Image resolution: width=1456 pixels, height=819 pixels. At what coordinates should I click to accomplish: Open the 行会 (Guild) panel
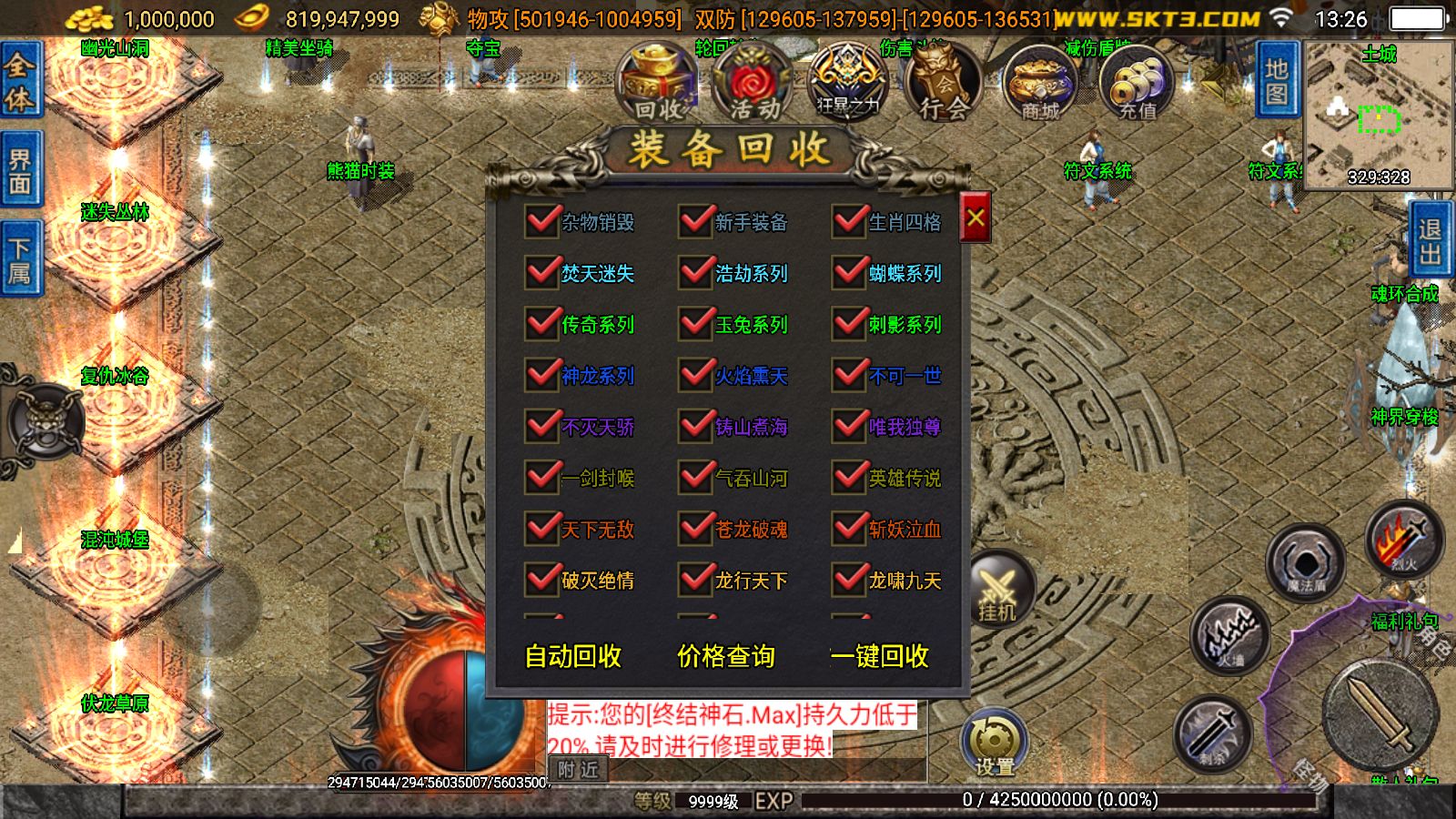pyautogui.click(x=942, y=82)
